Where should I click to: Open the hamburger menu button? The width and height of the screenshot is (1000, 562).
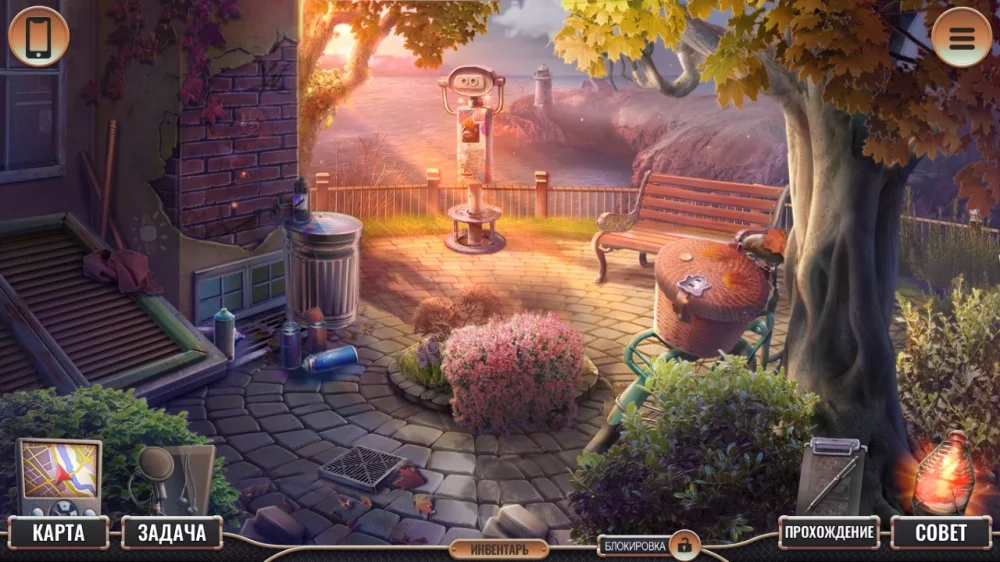pos(961,37)
